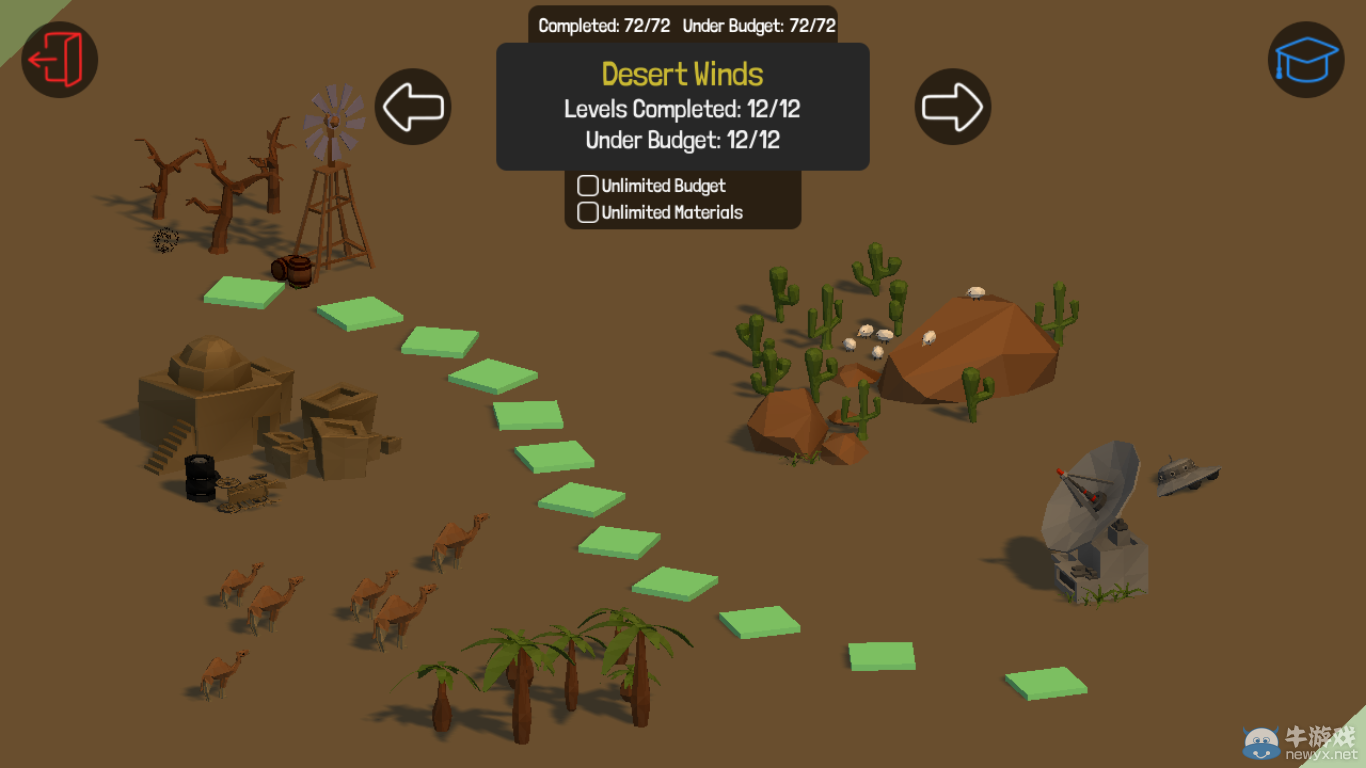Open the blue graduation cap tutorial
Viewport: 1366px width, 768px height.
[1306, 60]
